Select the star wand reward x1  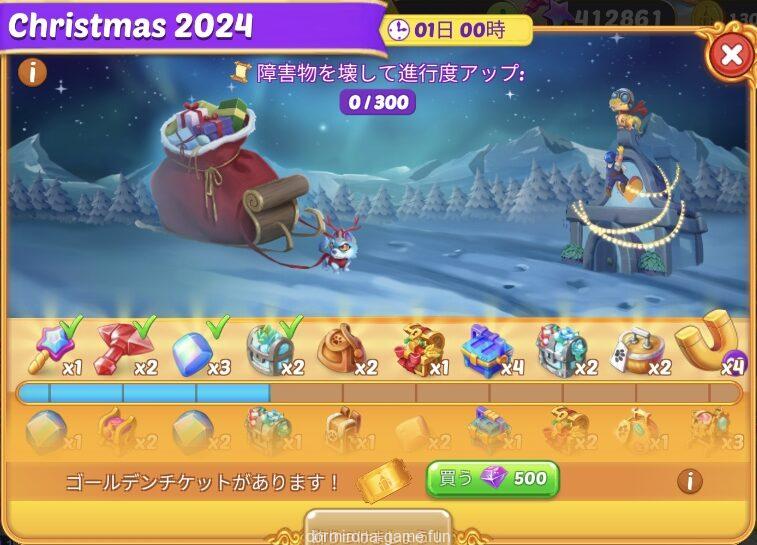(x=50, y=347)
